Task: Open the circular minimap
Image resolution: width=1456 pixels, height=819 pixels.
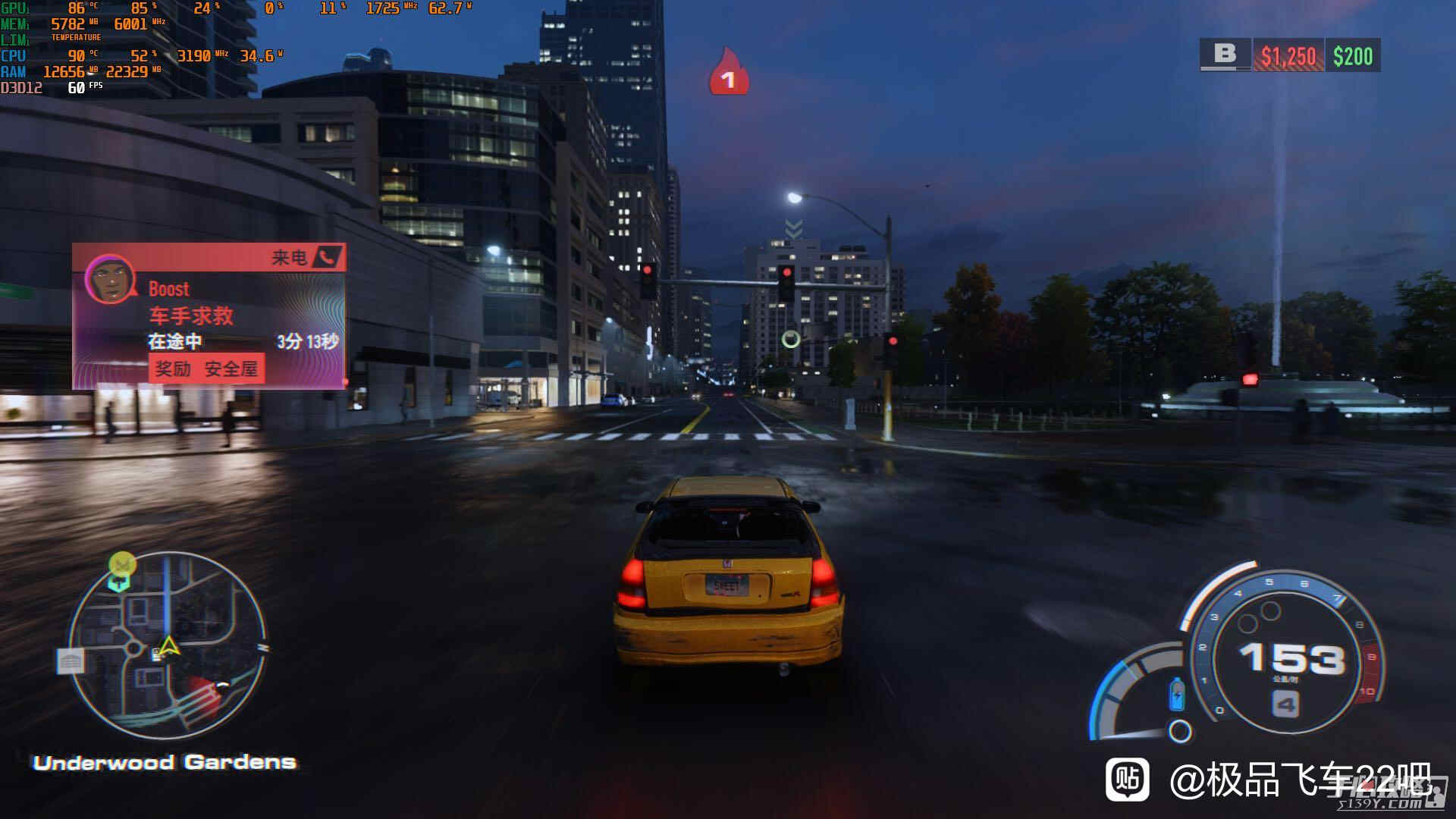Action: pos(168,645)
